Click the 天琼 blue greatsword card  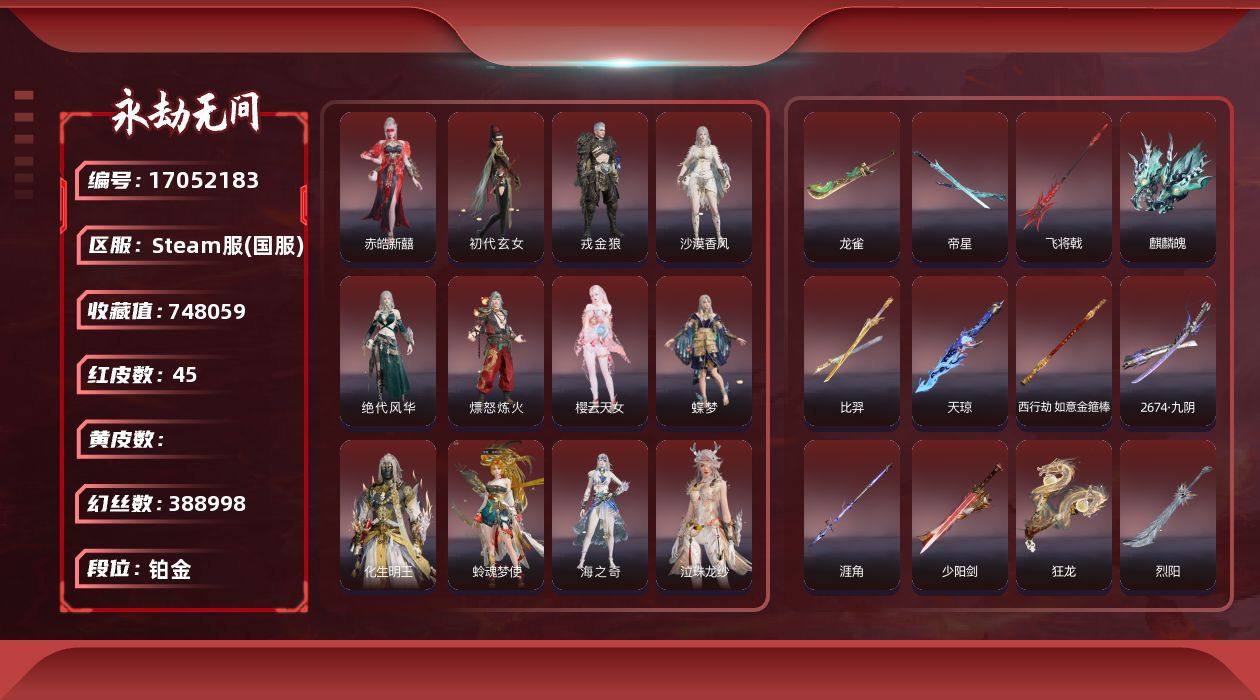tap(960, 350)
